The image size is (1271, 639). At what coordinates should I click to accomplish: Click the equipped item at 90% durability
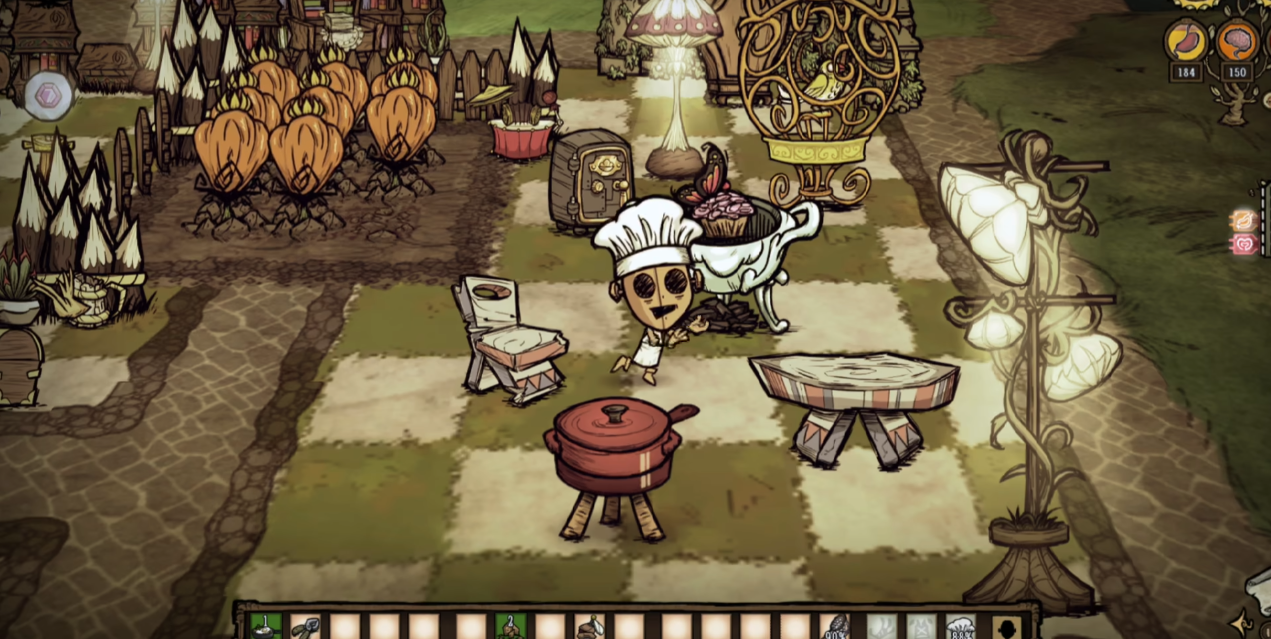[834, 628]
